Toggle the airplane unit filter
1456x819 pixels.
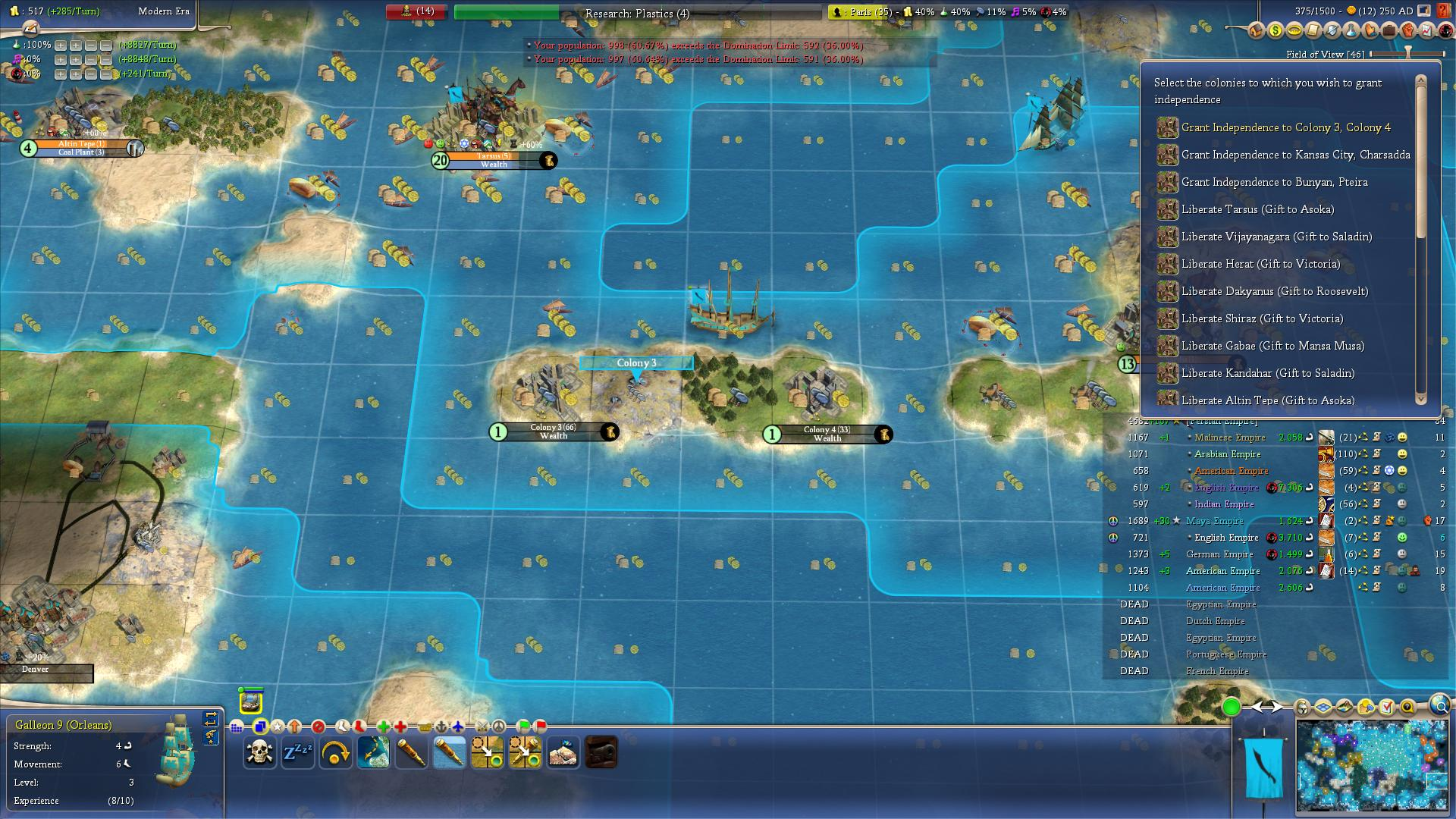click(x=458, y=726)
